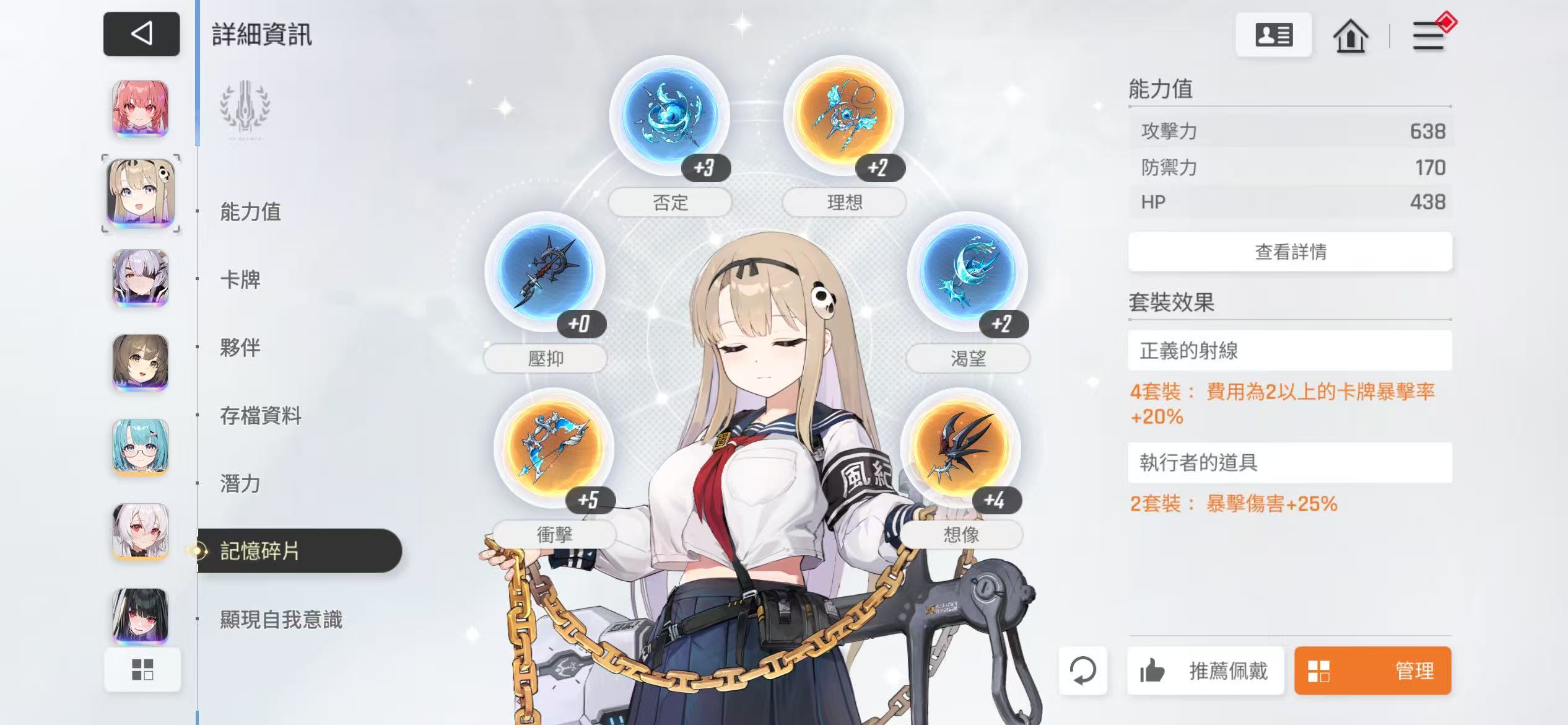Click 查看詳情 to view stat details
The width and height of the screenshot is (1568, 725).
tap(1290, 252)
